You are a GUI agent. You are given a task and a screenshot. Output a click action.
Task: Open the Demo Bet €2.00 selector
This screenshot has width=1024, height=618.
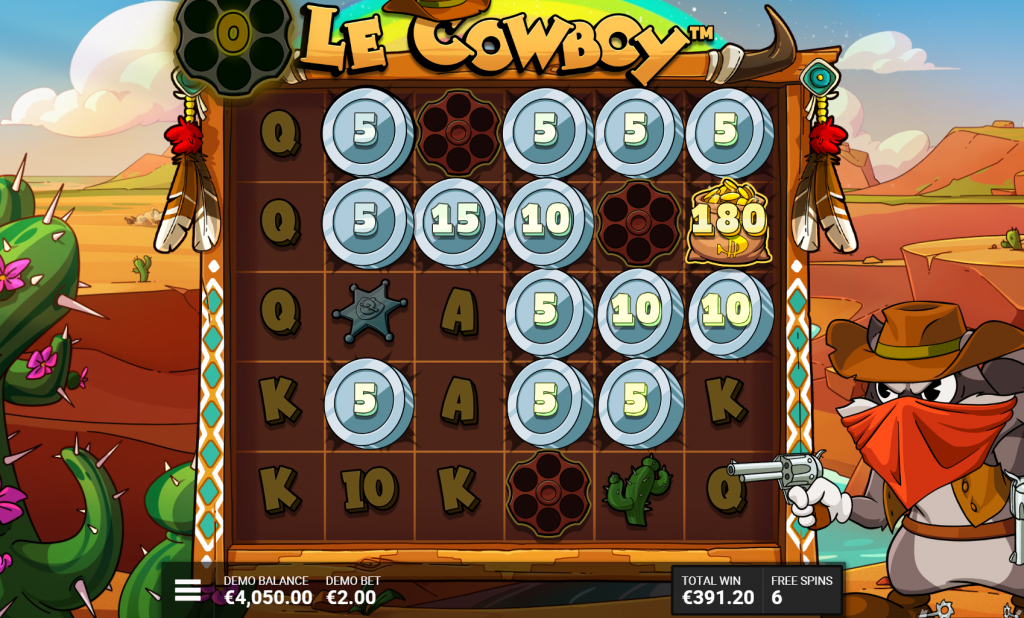[x=352, y=591]
